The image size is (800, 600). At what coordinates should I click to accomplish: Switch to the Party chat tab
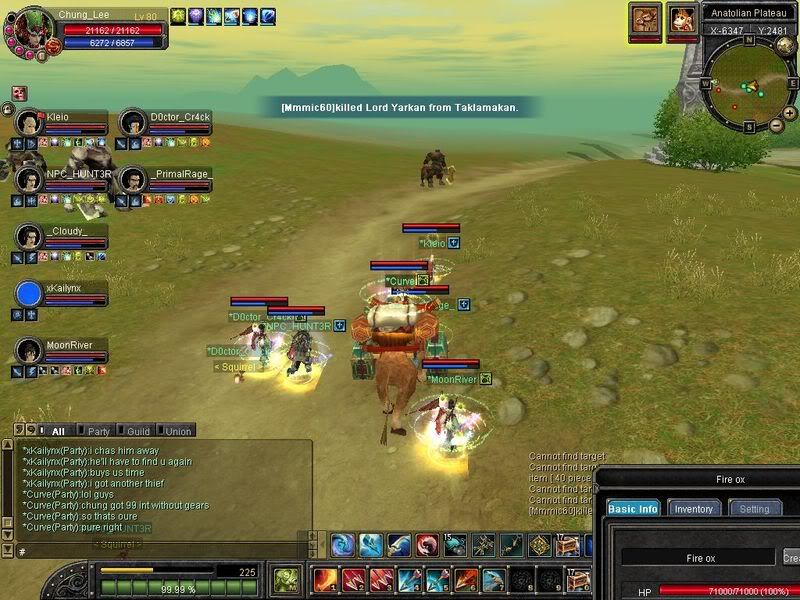point(99,431)
